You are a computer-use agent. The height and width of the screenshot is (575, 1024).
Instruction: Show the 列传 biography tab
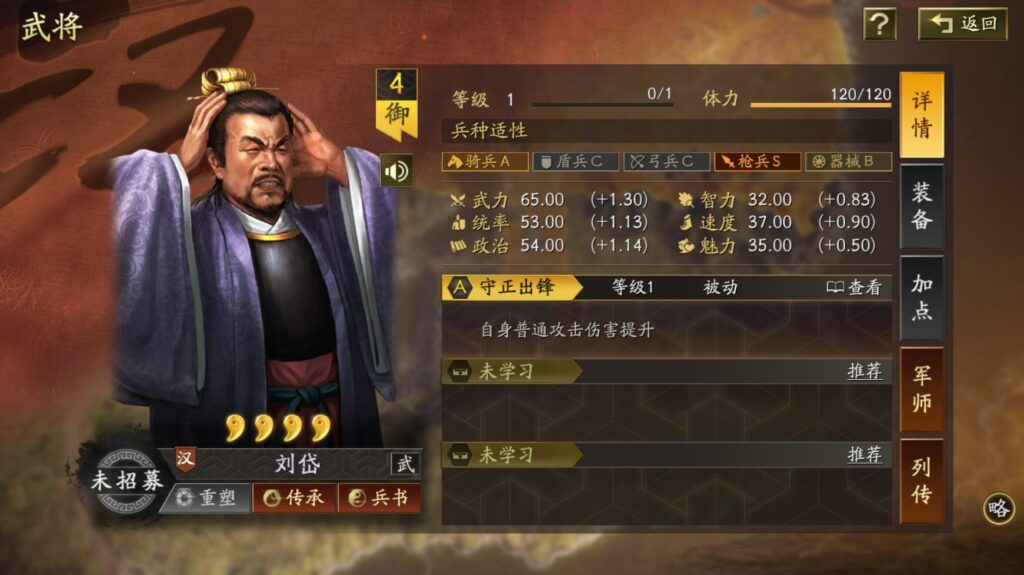click(921, 480)
